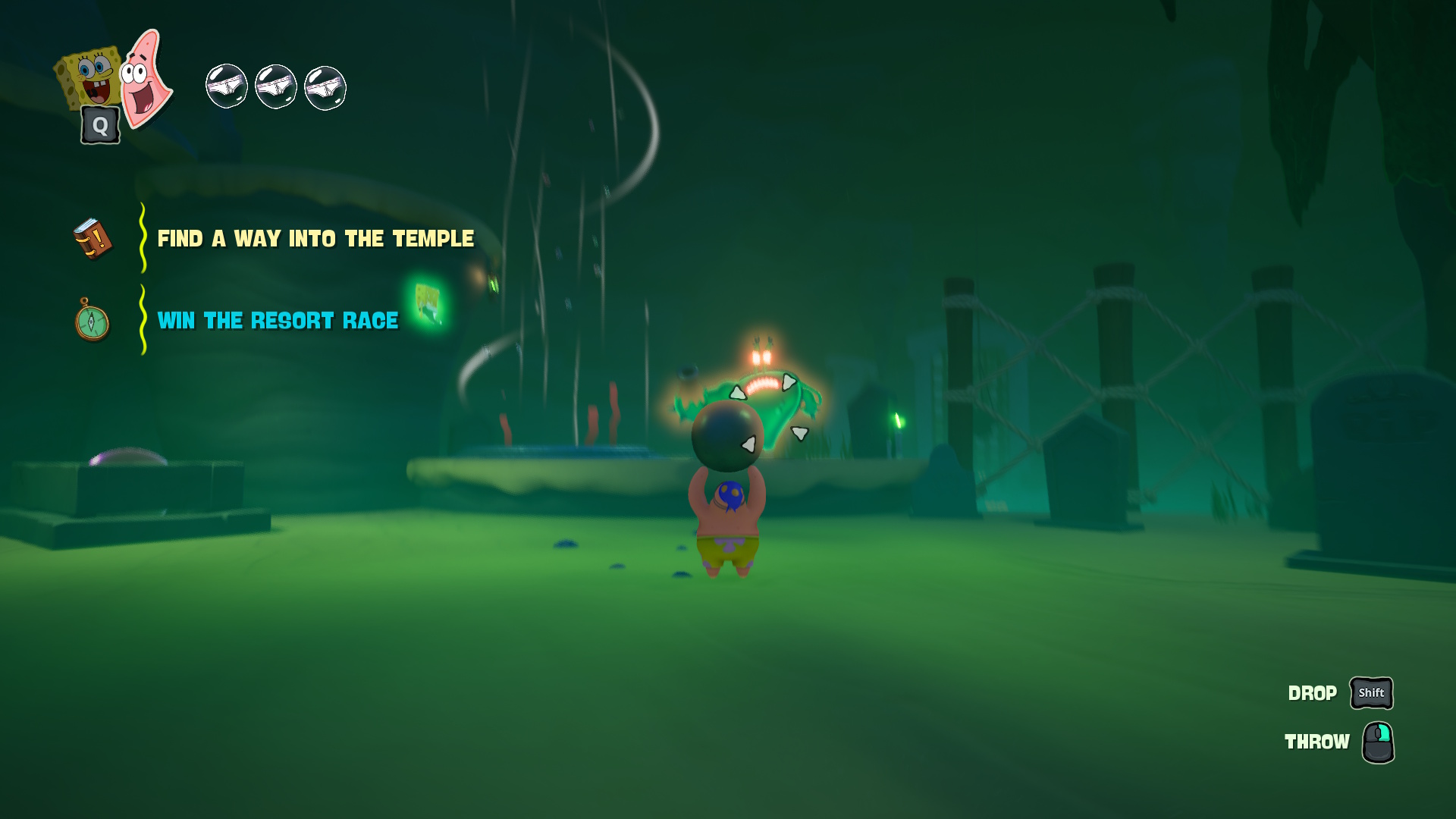
Task: Click the quest book icon
Action: pos(93,239)
